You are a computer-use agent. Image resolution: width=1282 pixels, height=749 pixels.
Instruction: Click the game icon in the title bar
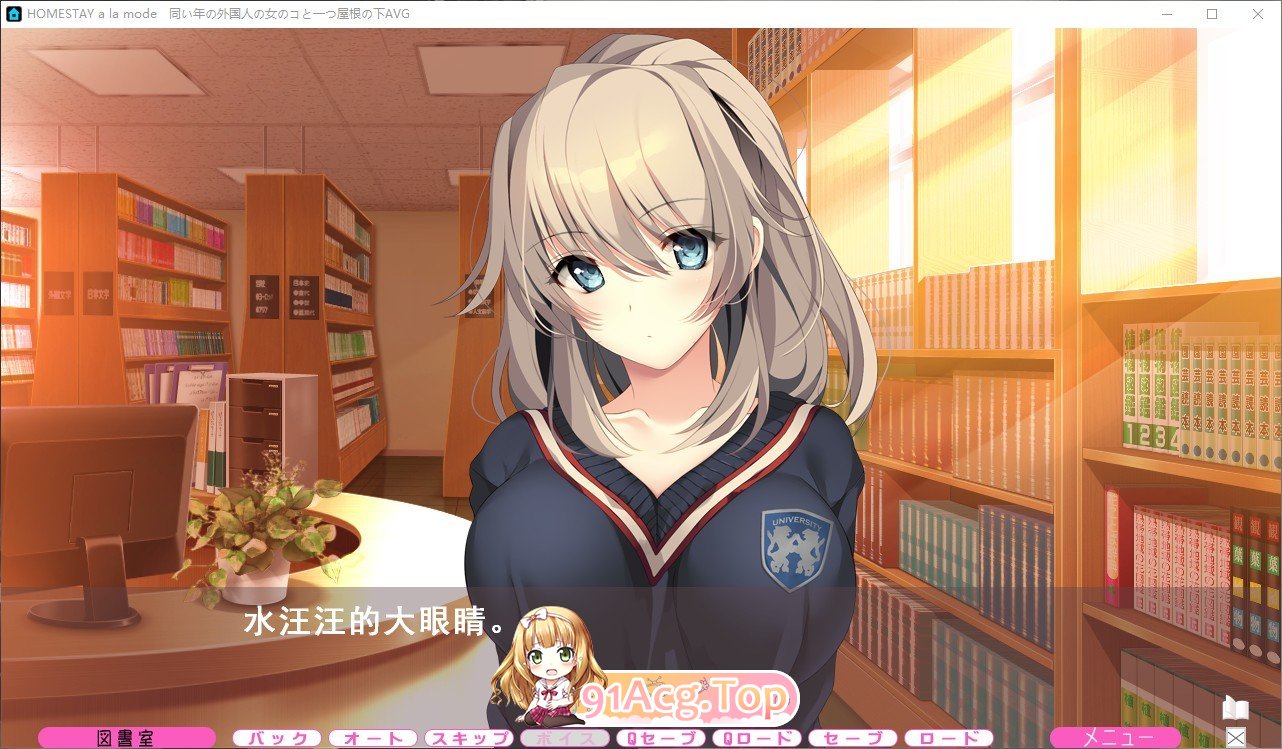[13, 13]
